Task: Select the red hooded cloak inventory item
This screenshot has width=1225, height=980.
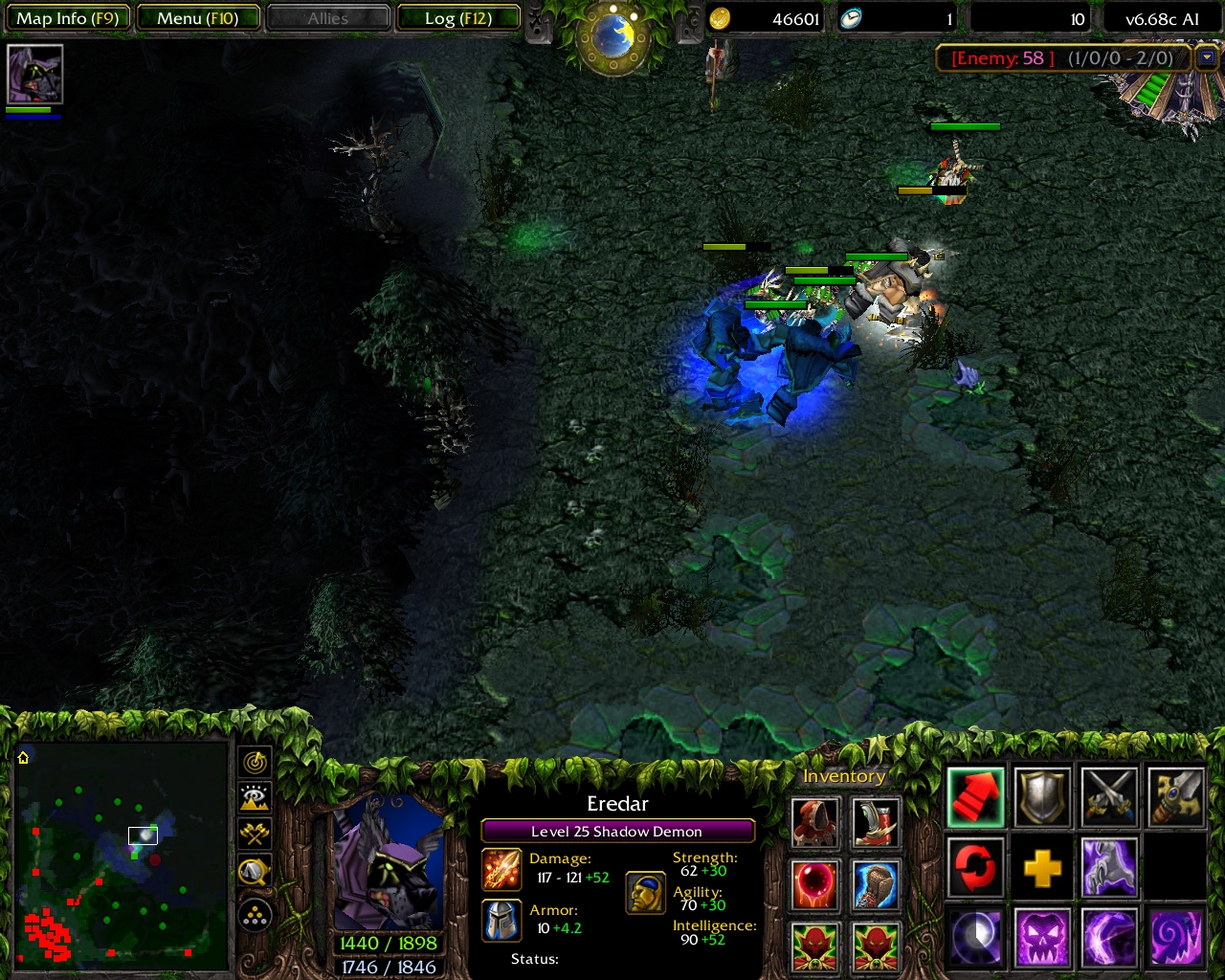Action: pyautogui.click(x=815, y=823)
